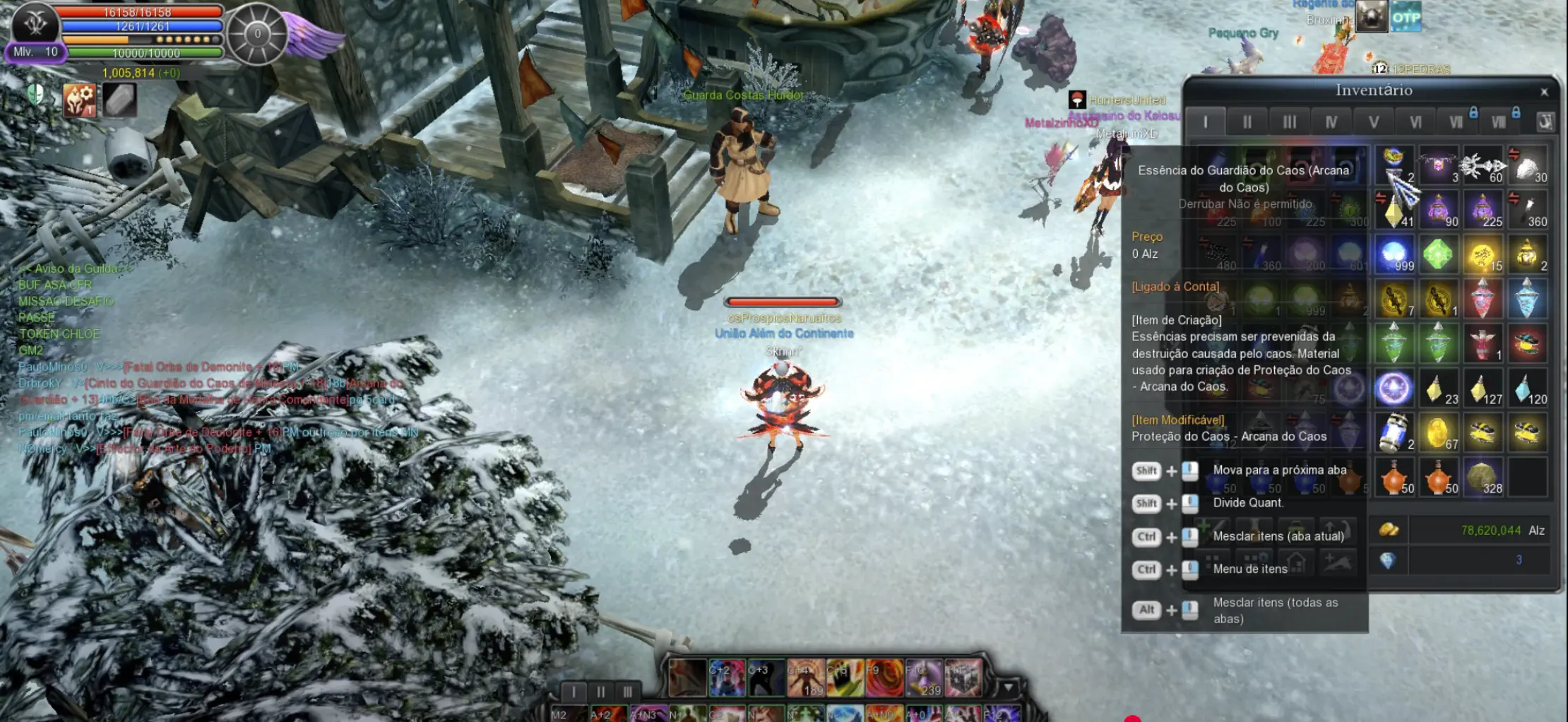
Task: Click the metal ingot quick-slot icon near top left
Action: tap(119, 101)
